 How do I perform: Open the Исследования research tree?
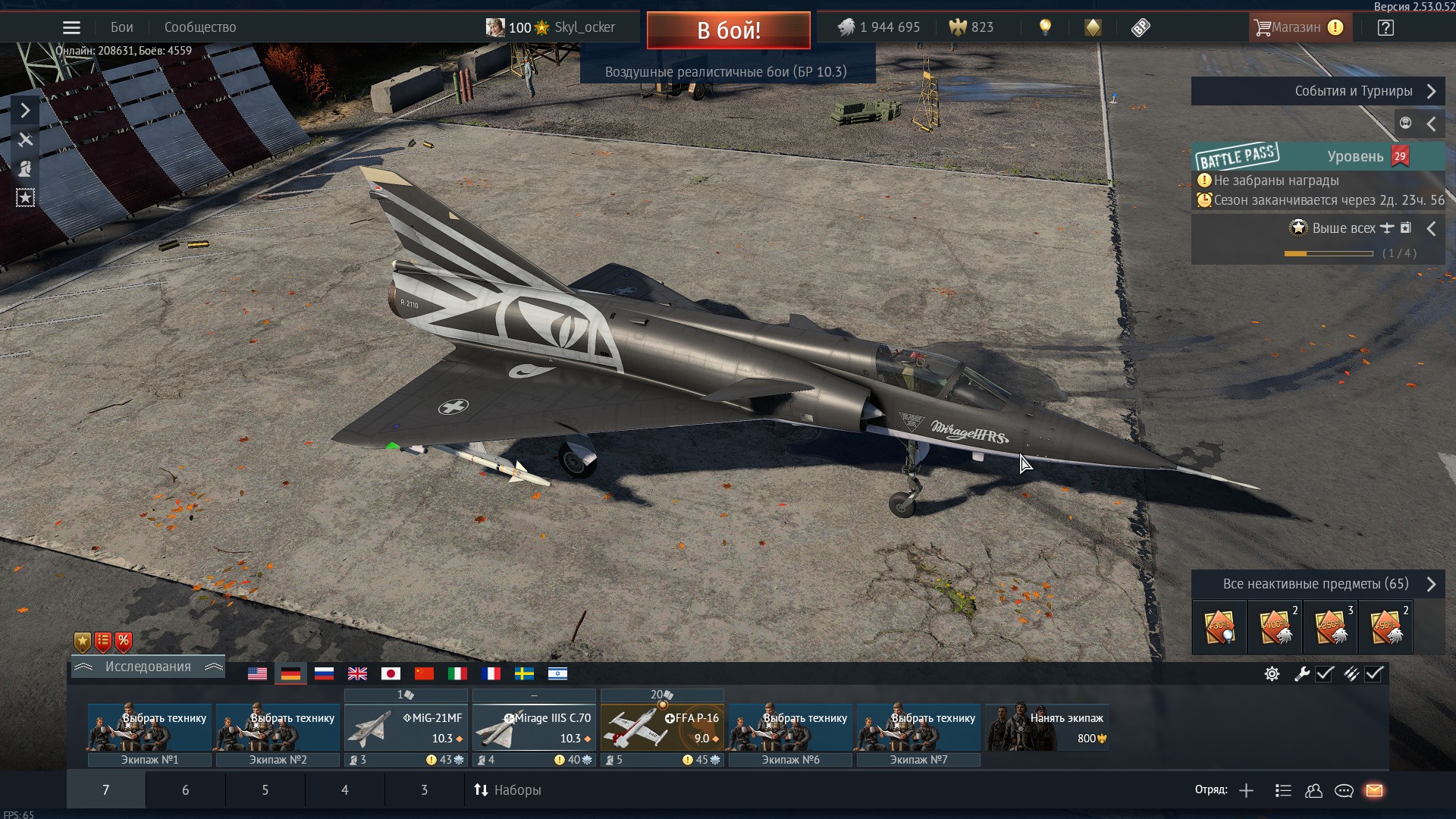(148, 667)
